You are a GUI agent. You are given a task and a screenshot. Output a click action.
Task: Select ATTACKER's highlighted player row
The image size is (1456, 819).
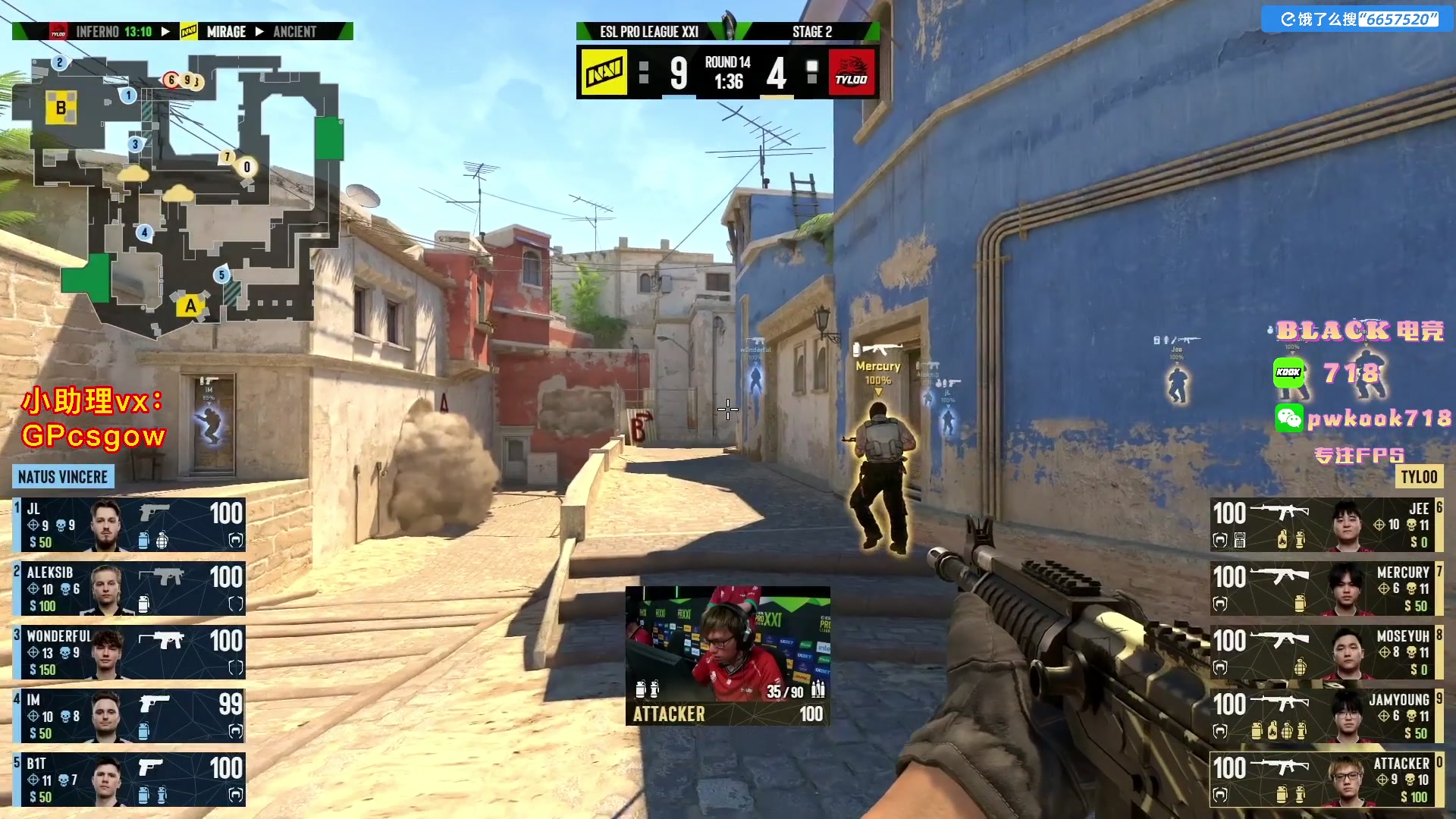click(x=1326, y=780)
